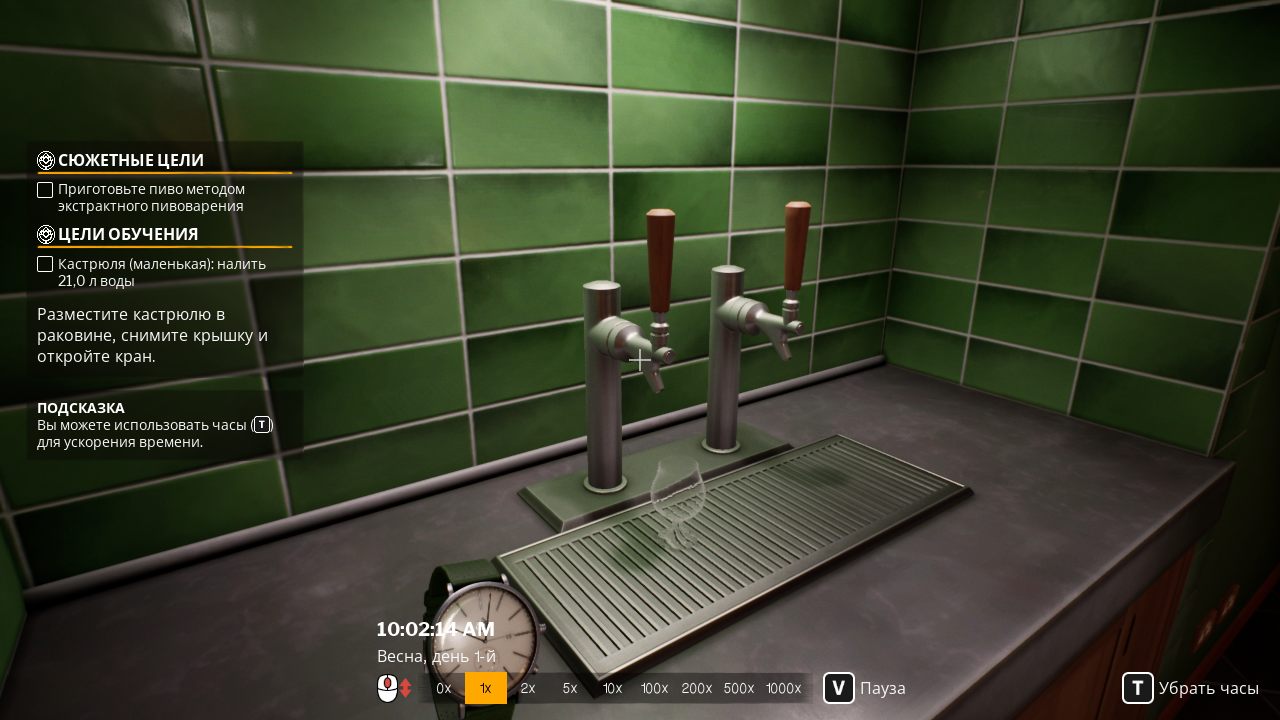
Task: Click the СЮЖЕТНЫЕ ЦЕЛИ target icon
Action: coord(44,160)
